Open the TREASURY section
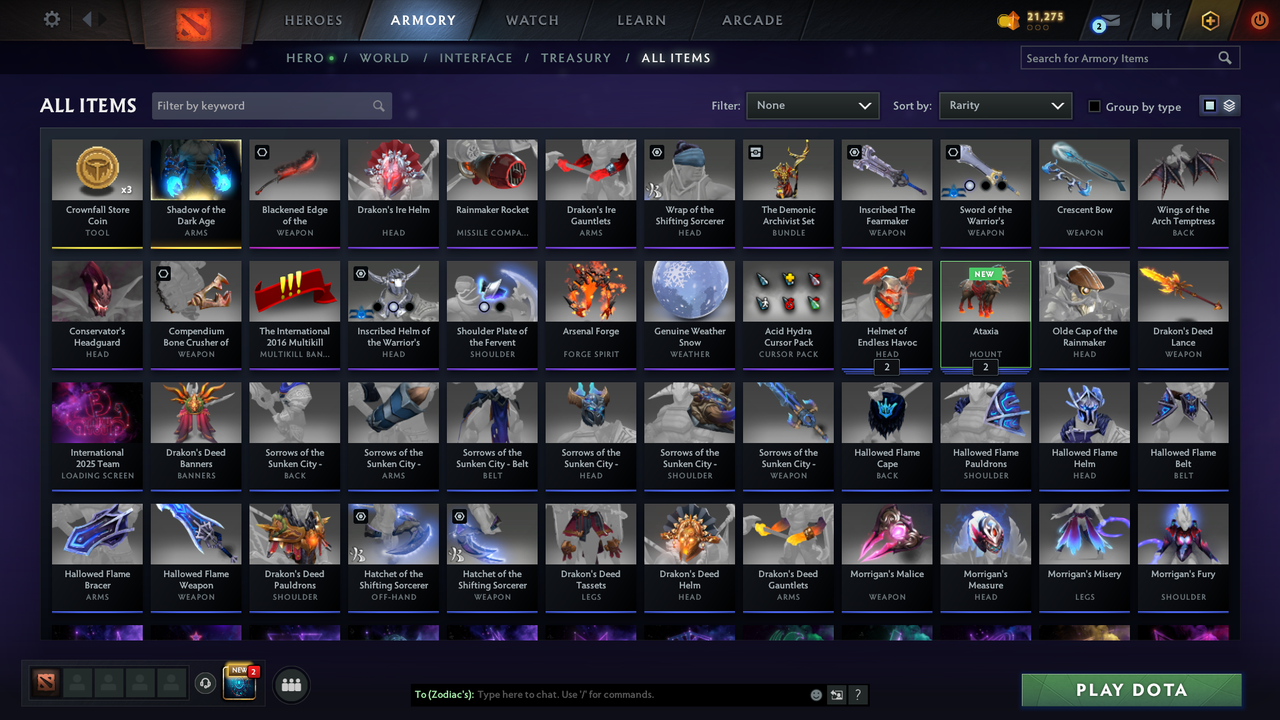The image size is (1280, 720). coord(576,58)
